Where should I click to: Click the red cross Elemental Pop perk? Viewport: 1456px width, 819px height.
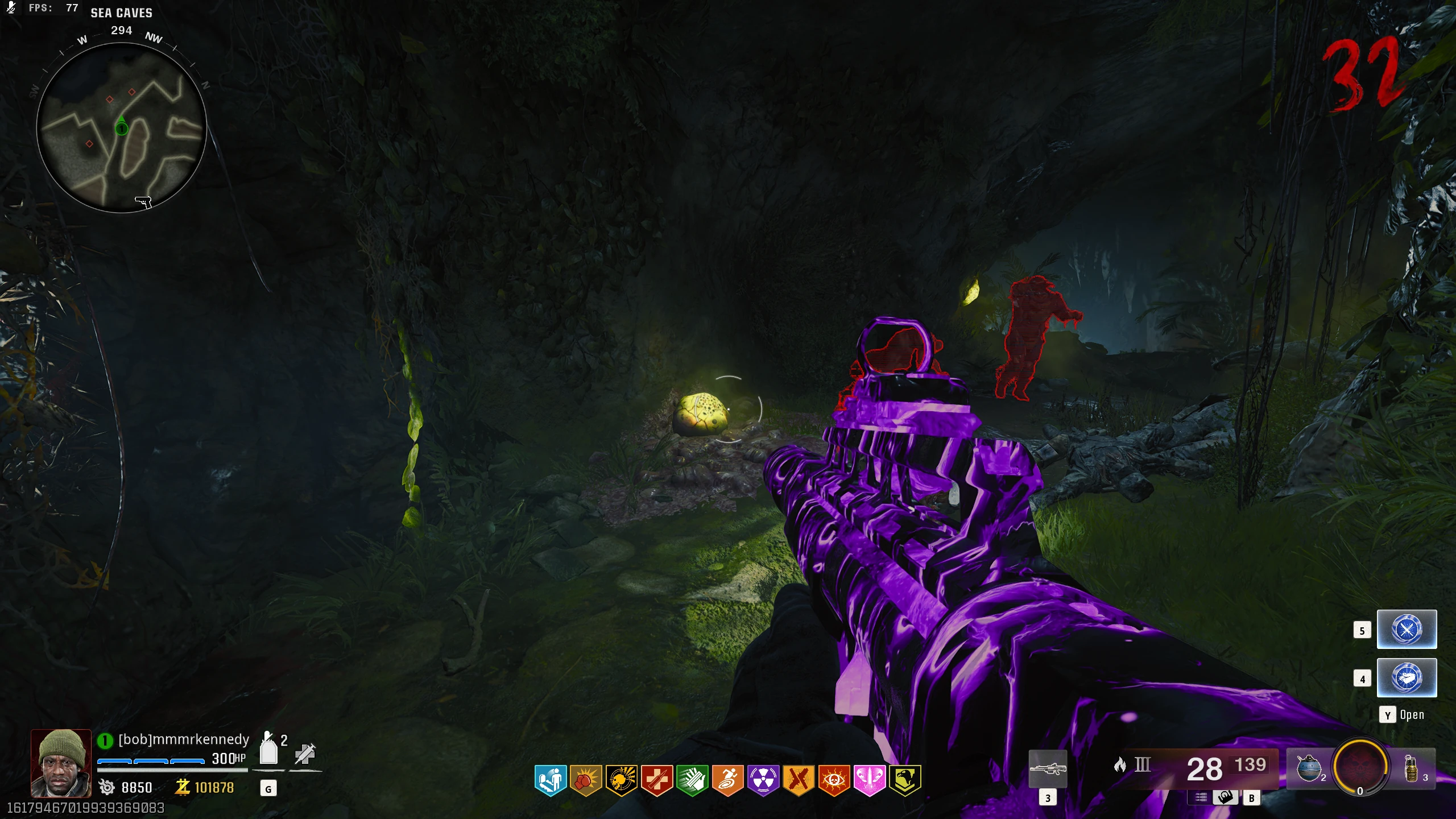coord(657,780)
